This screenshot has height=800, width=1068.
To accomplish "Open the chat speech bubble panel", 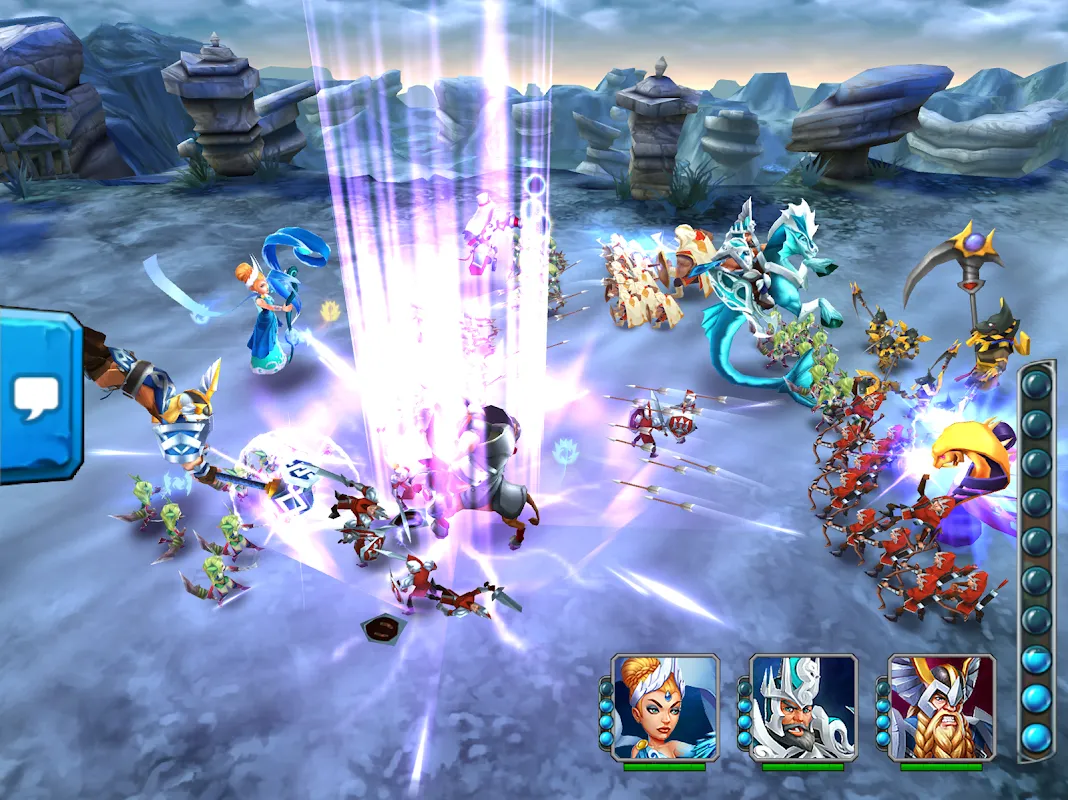I will tap(37, 397).
